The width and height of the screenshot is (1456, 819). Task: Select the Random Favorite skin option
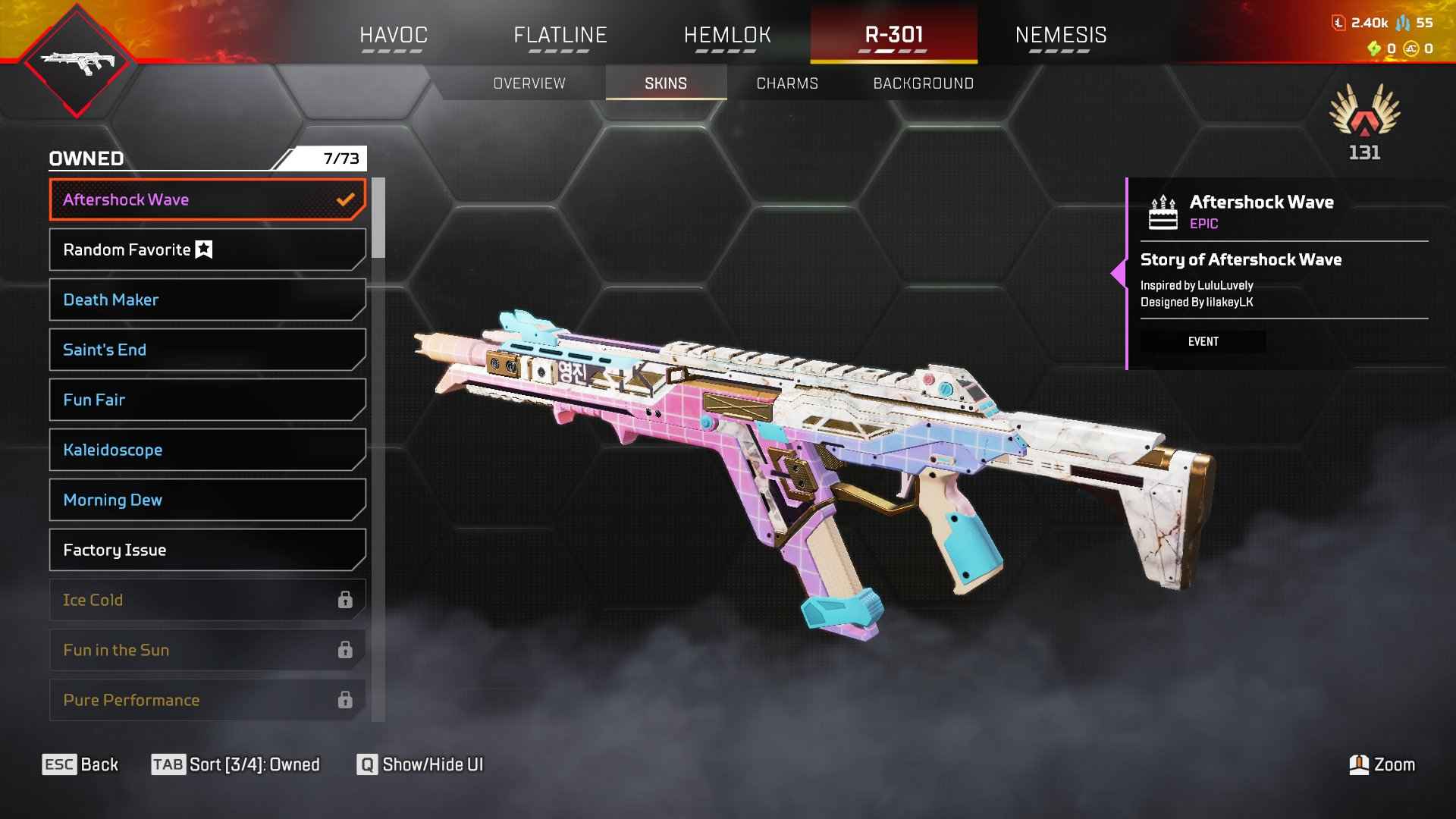click(x=207, y=249)
